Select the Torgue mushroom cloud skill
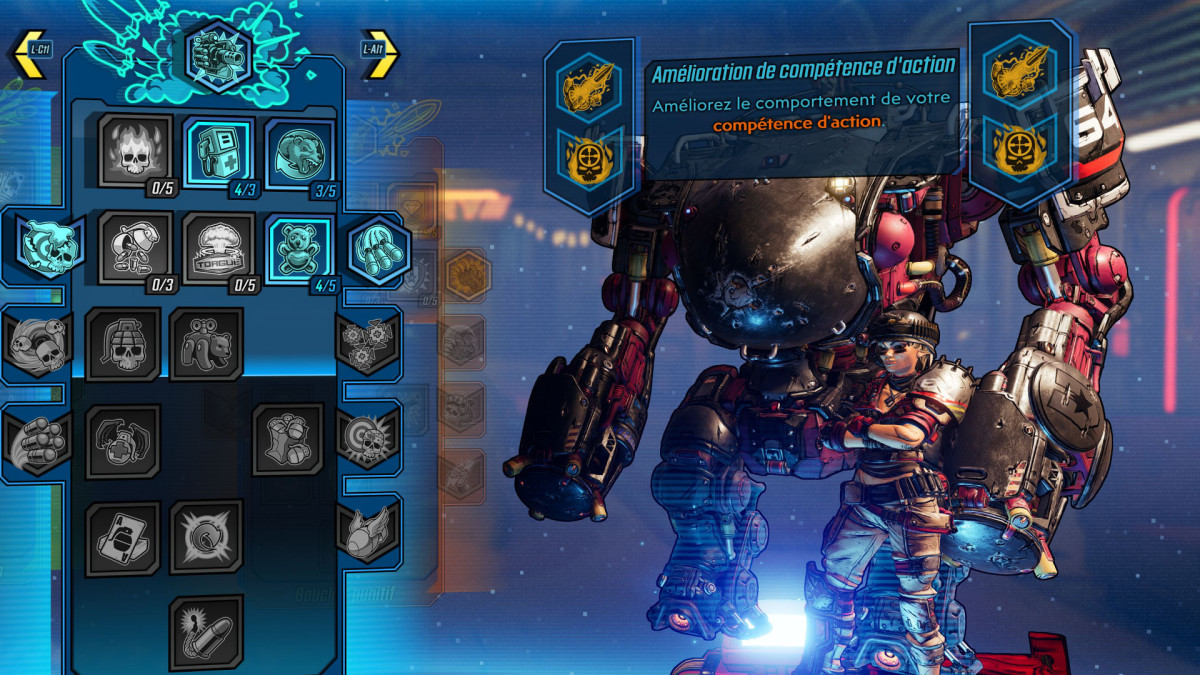 pyautogui.click(x=219, y=248)
